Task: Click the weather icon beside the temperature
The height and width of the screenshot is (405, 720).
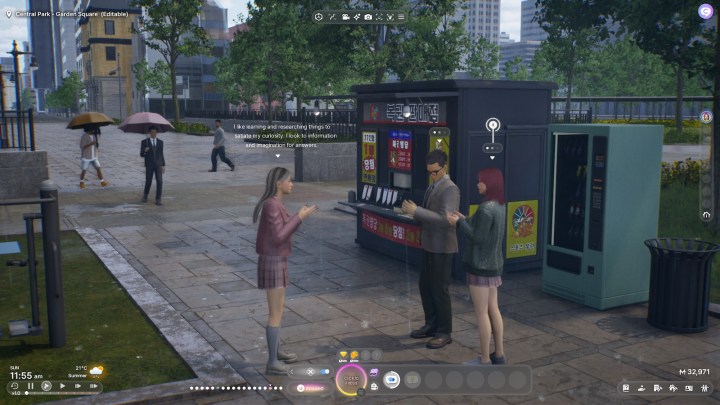Action: 97,370
